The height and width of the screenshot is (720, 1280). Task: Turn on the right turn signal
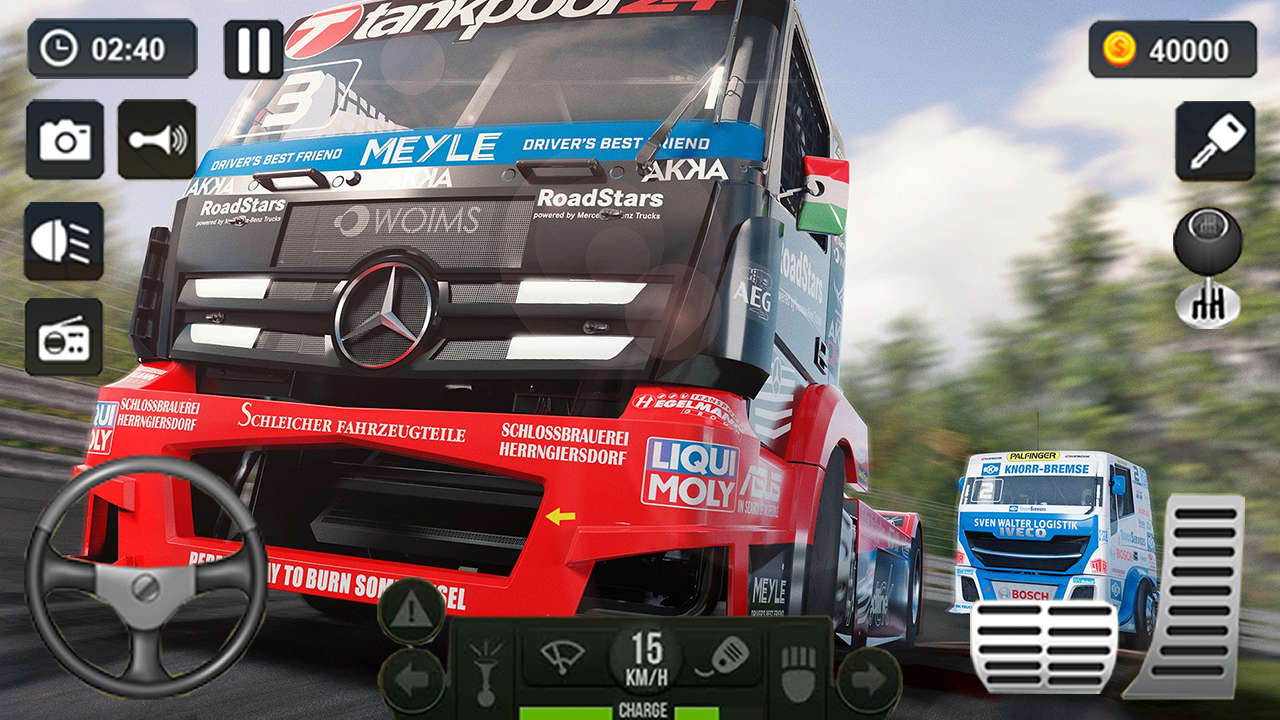pyautogui.click(x=868, y=680)
